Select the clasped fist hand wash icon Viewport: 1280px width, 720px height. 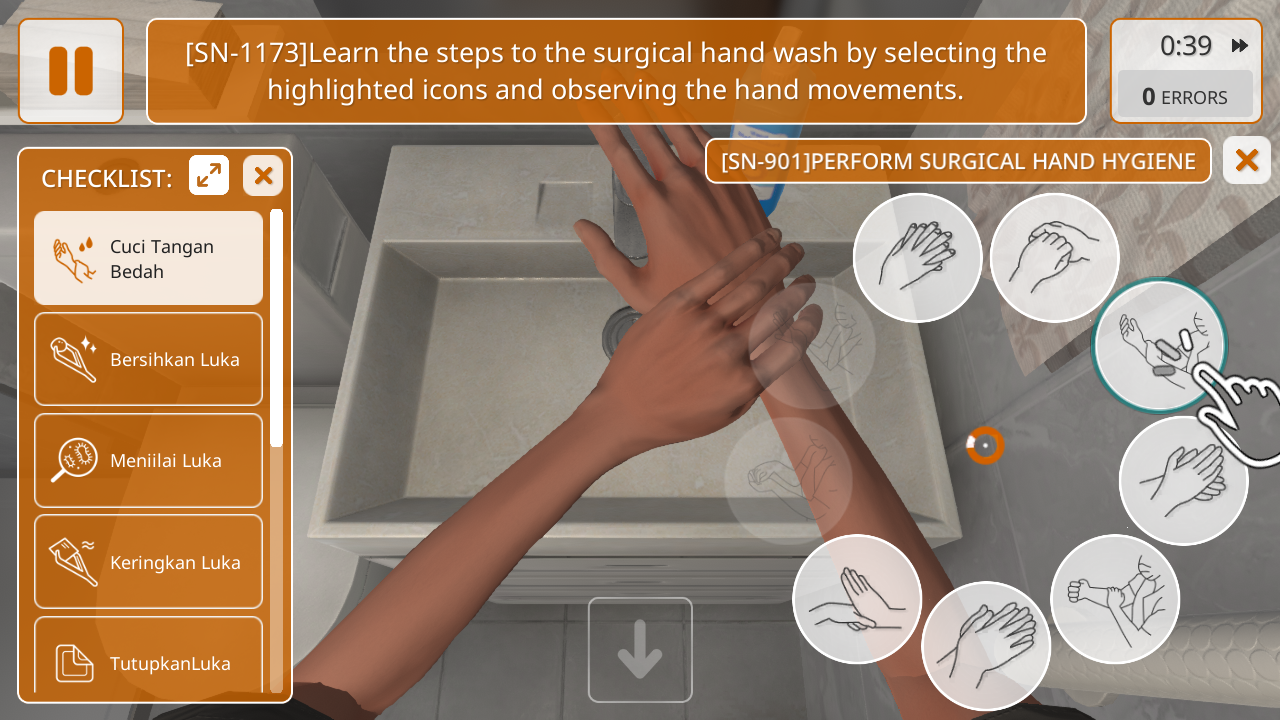(1054, 258)
